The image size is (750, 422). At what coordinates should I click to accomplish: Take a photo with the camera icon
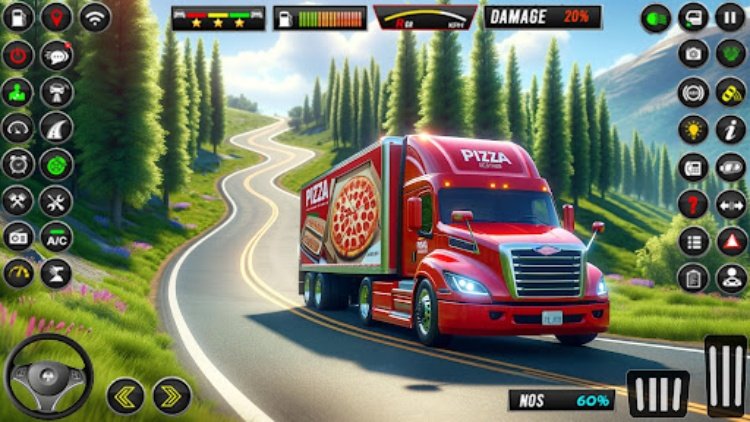click(693, 54)
